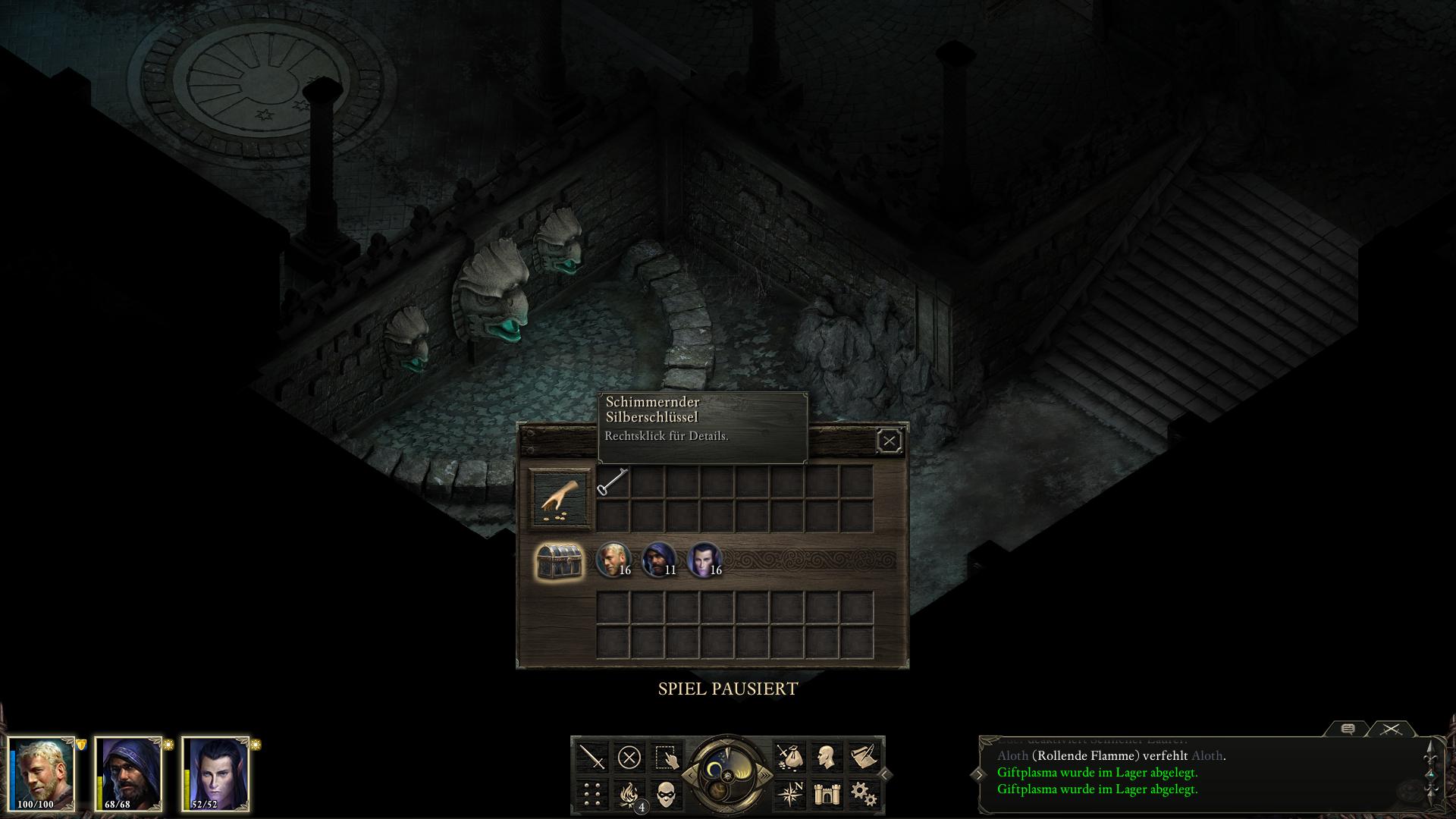Open the journal scroll and quill
The width and height of the screenshot is (1456, 819).
[x=862, y=757]
